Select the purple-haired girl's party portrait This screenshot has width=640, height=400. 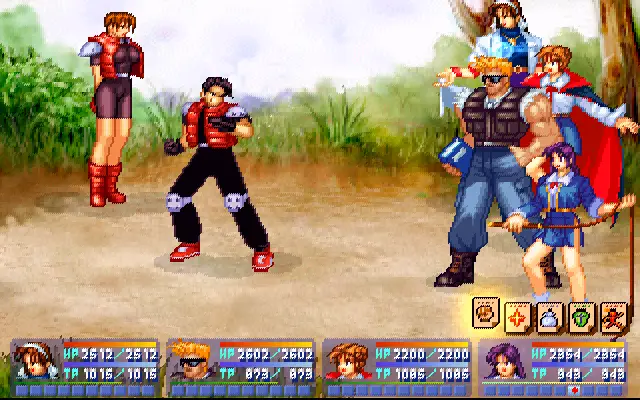(x=502, y=362)
